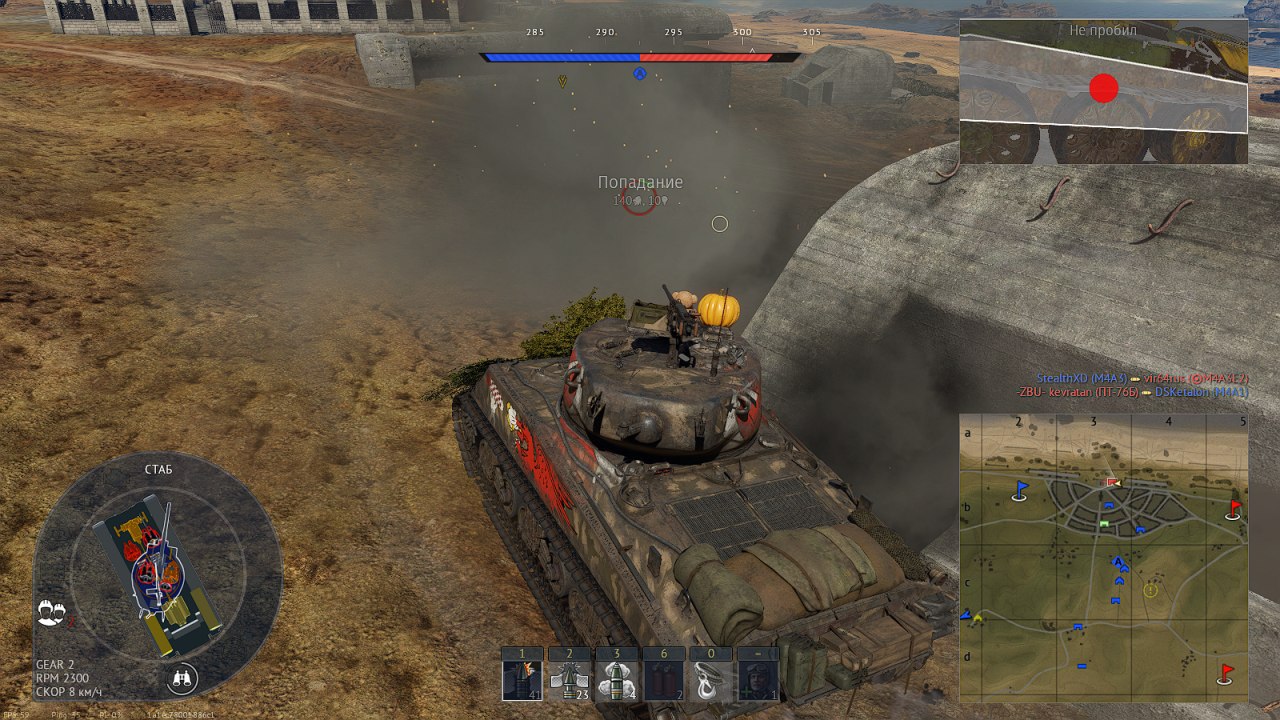Open the tactical minimap
The width and height of the screenshot is (1280, 720).
point(1103,558)
